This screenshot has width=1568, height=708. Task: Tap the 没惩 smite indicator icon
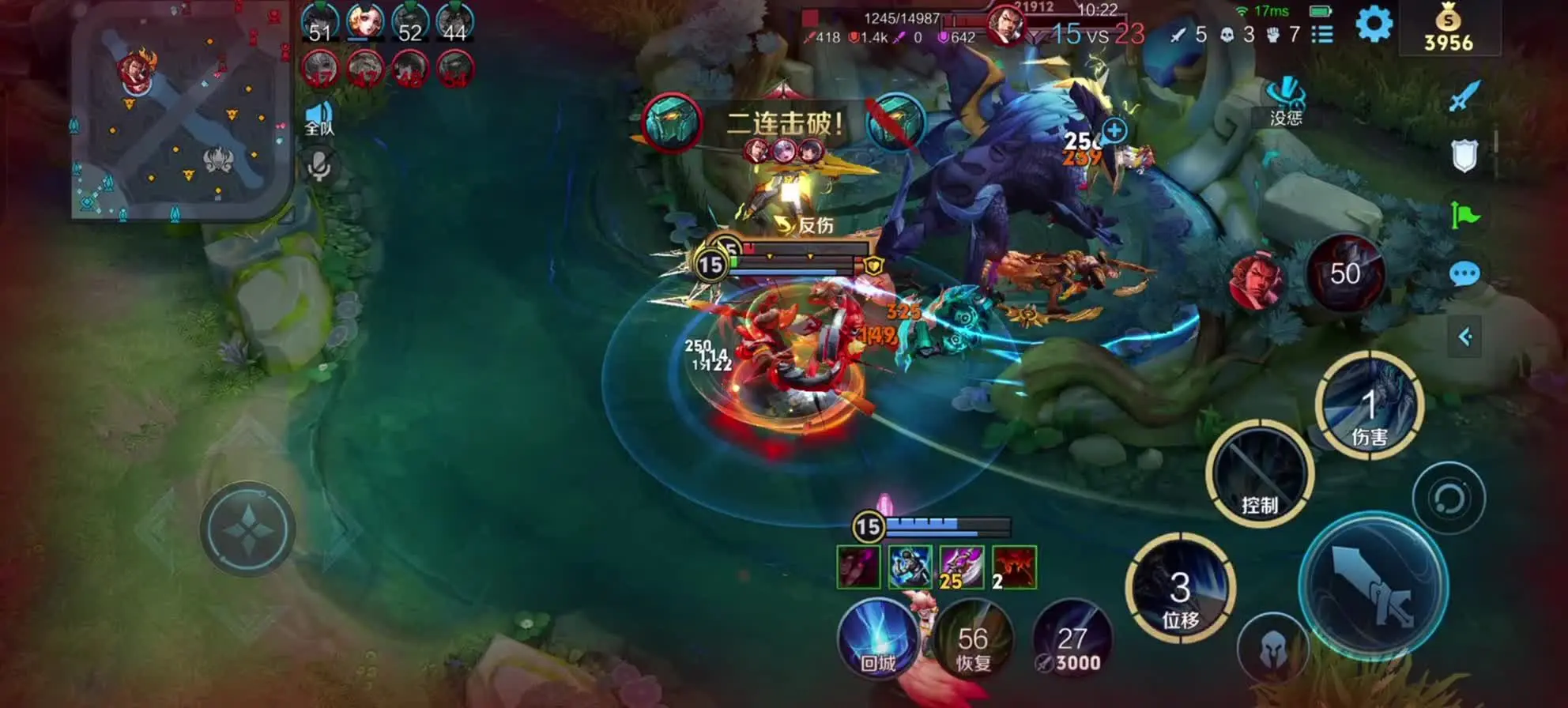pos(1286,103)
